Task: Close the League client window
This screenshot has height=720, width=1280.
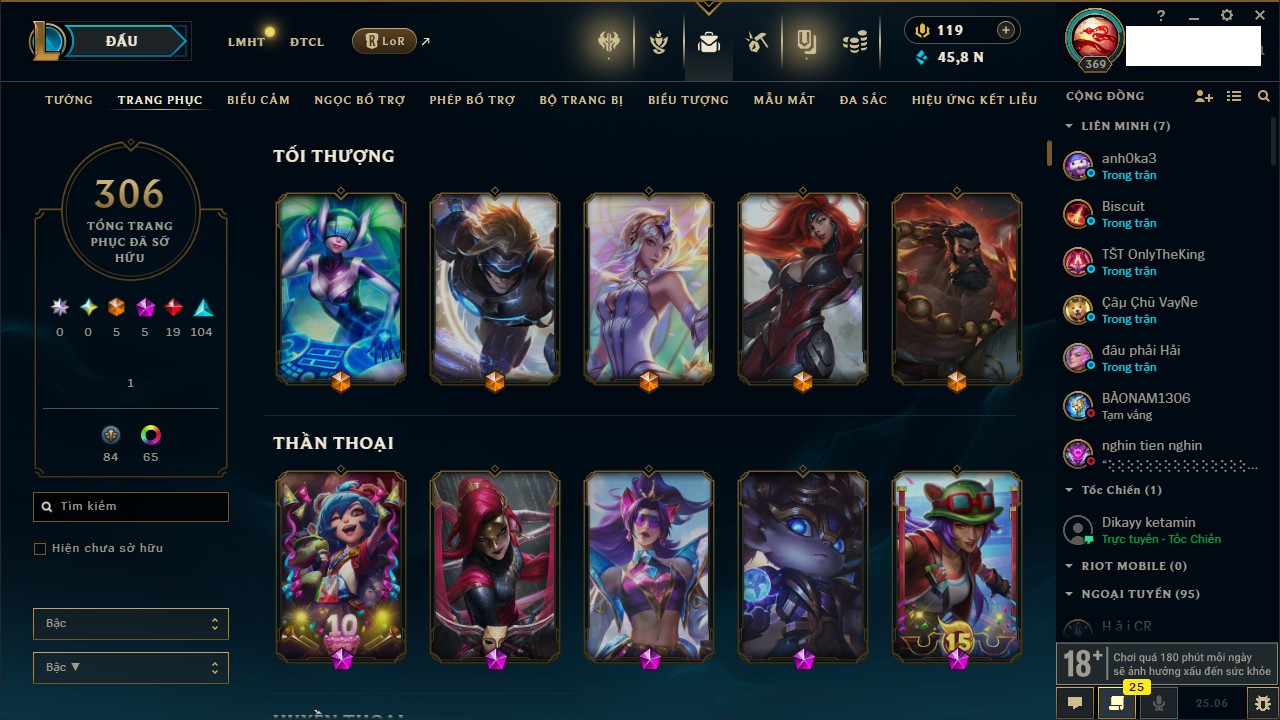Action: pos(1259,15)
